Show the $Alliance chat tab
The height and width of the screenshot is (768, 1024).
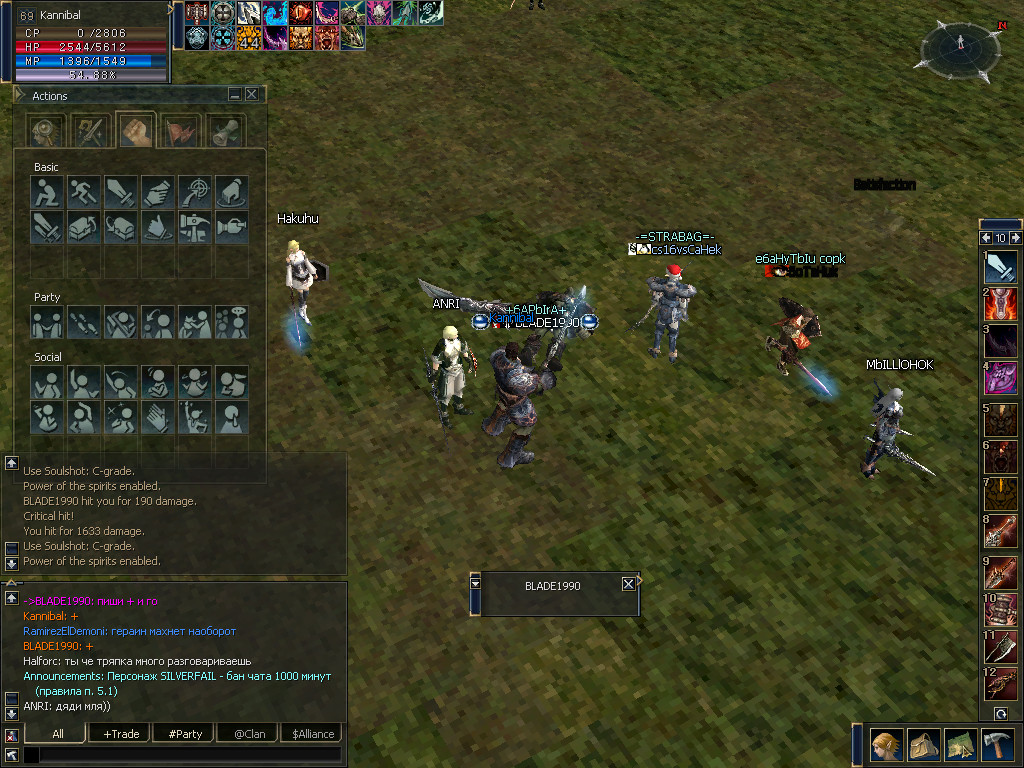click(313, 734)
